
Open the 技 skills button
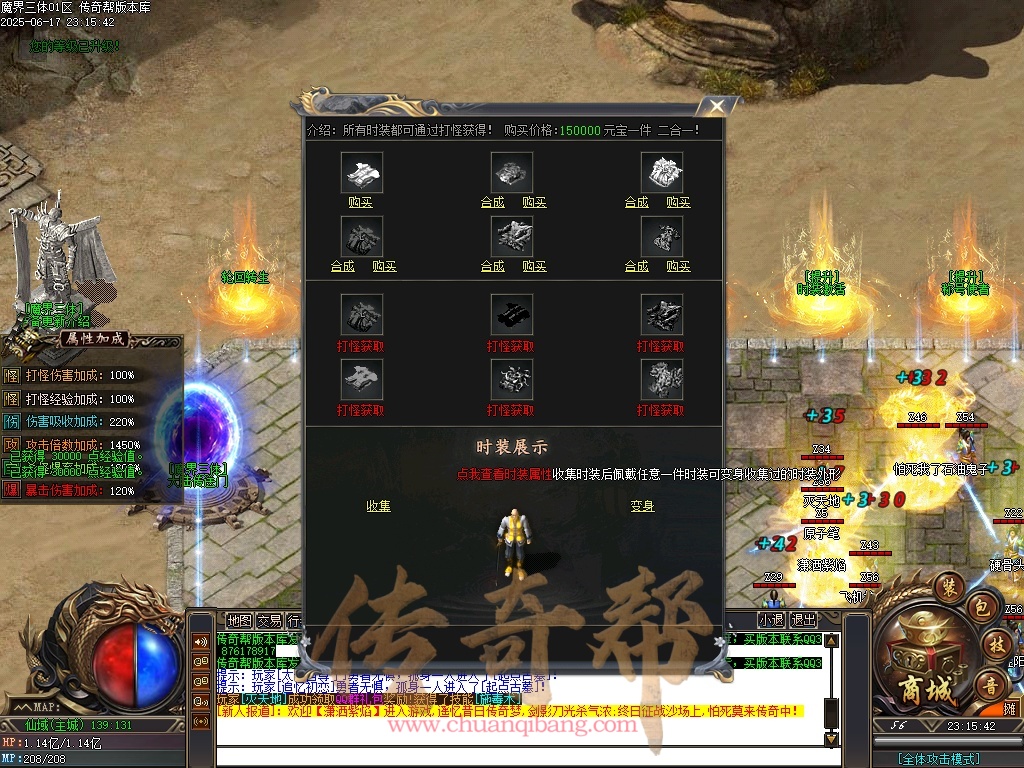click(996, 644)
